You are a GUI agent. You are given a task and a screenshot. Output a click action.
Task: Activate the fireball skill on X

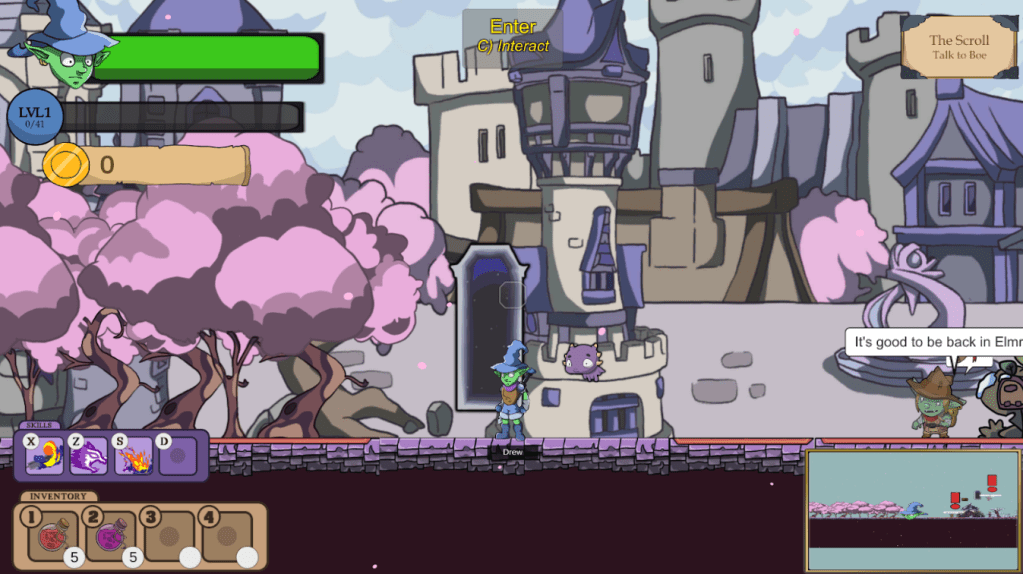46,456
